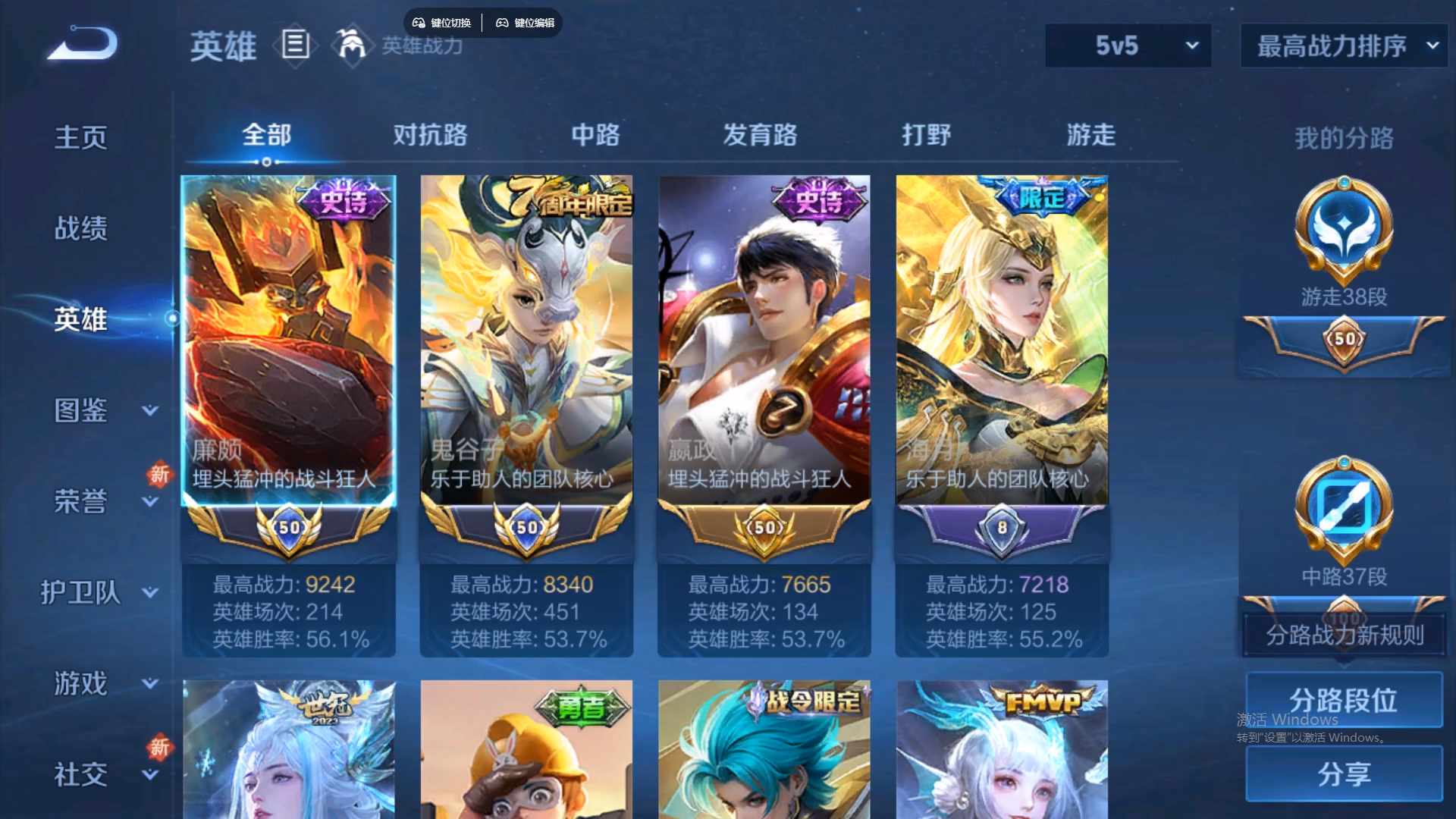Open the 主页 page from the sidebar

tap(80, 136)
